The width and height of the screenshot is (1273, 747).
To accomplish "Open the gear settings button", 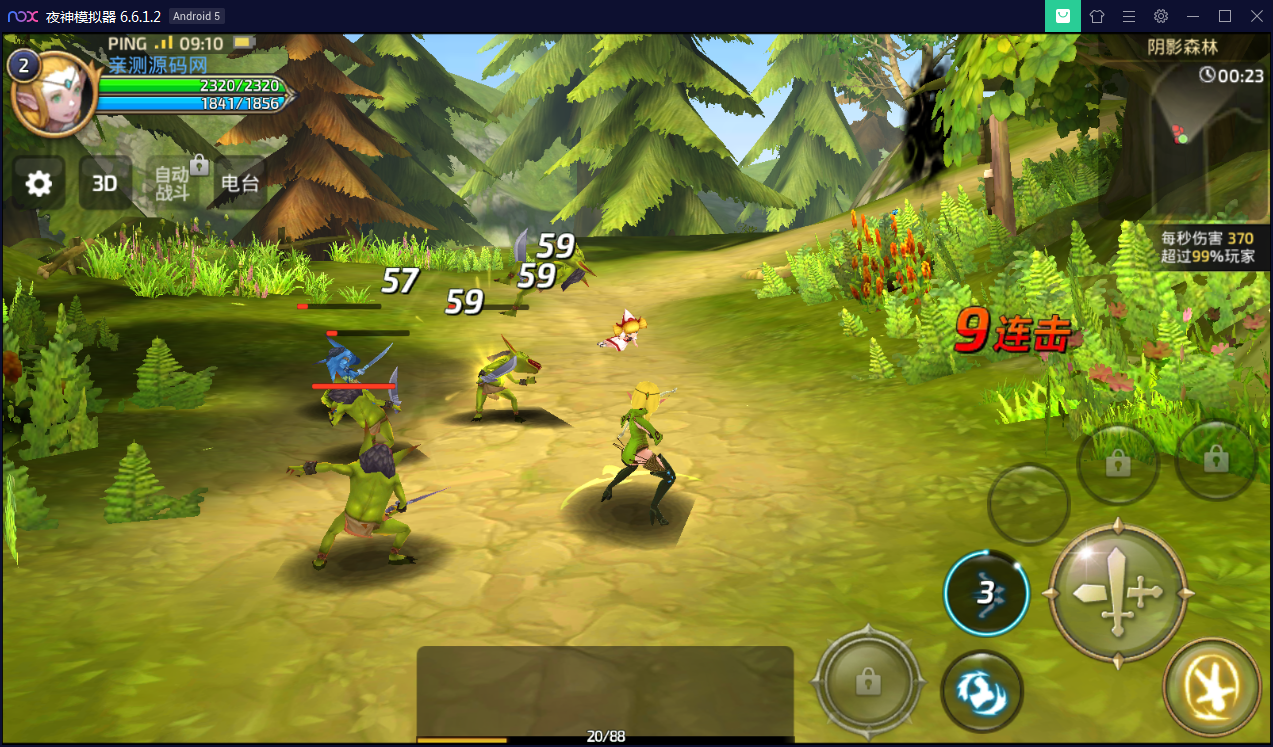I will click(x=39, y=183).
